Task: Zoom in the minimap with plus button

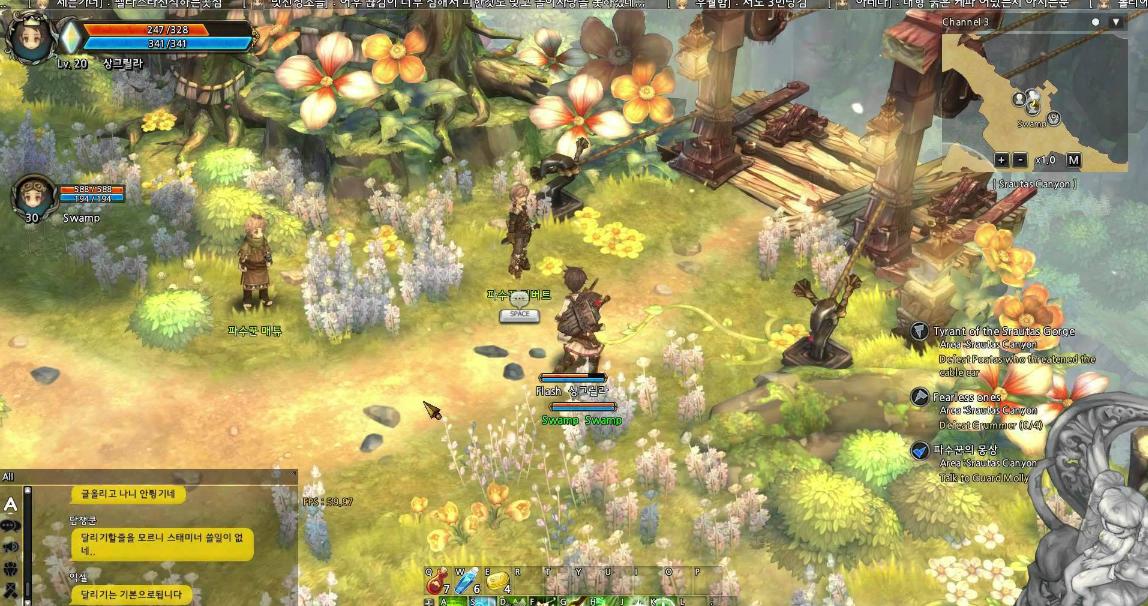Action: (1001, 160)
